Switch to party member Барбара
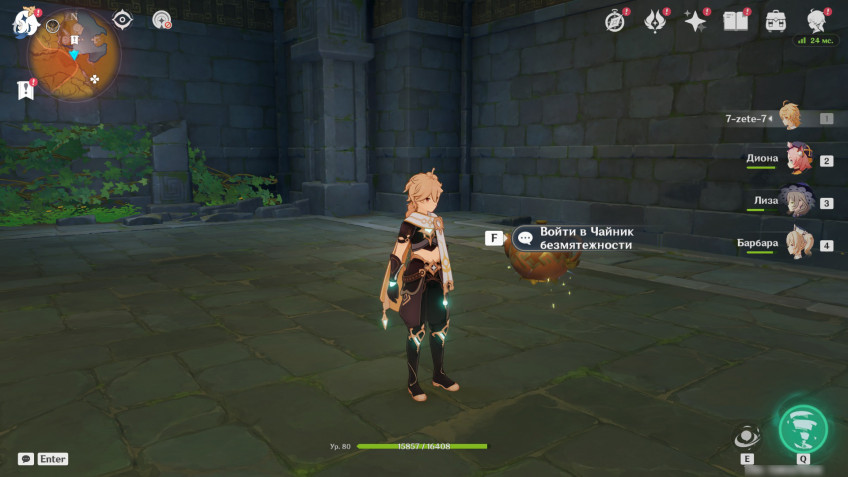The width and height of the screenshot is (848, 477). point(797,244)
